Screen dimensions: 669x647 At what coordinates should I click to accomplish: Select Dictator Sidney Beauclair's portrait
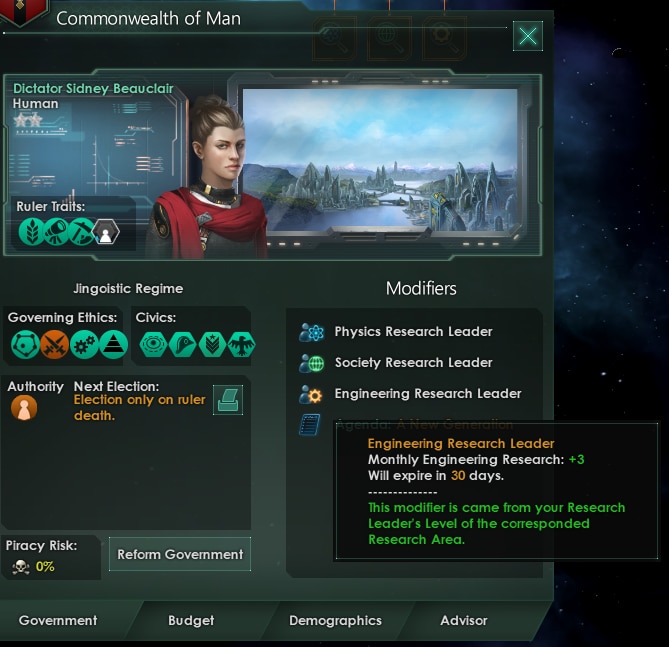tap(208, 175)
